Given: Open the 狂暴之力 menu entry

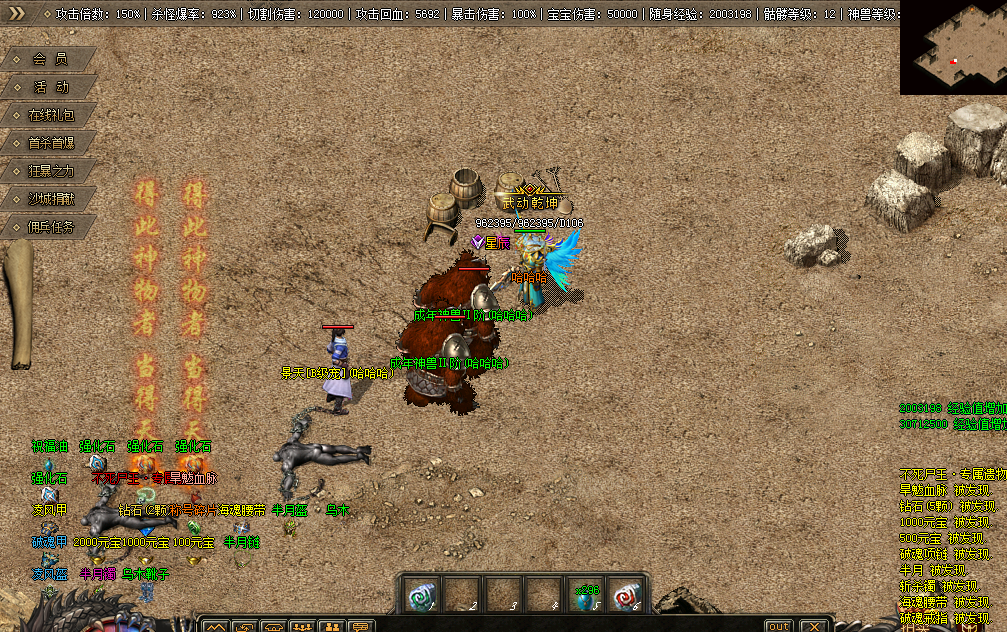Looking at the screenshot, I should pos(50,171).
